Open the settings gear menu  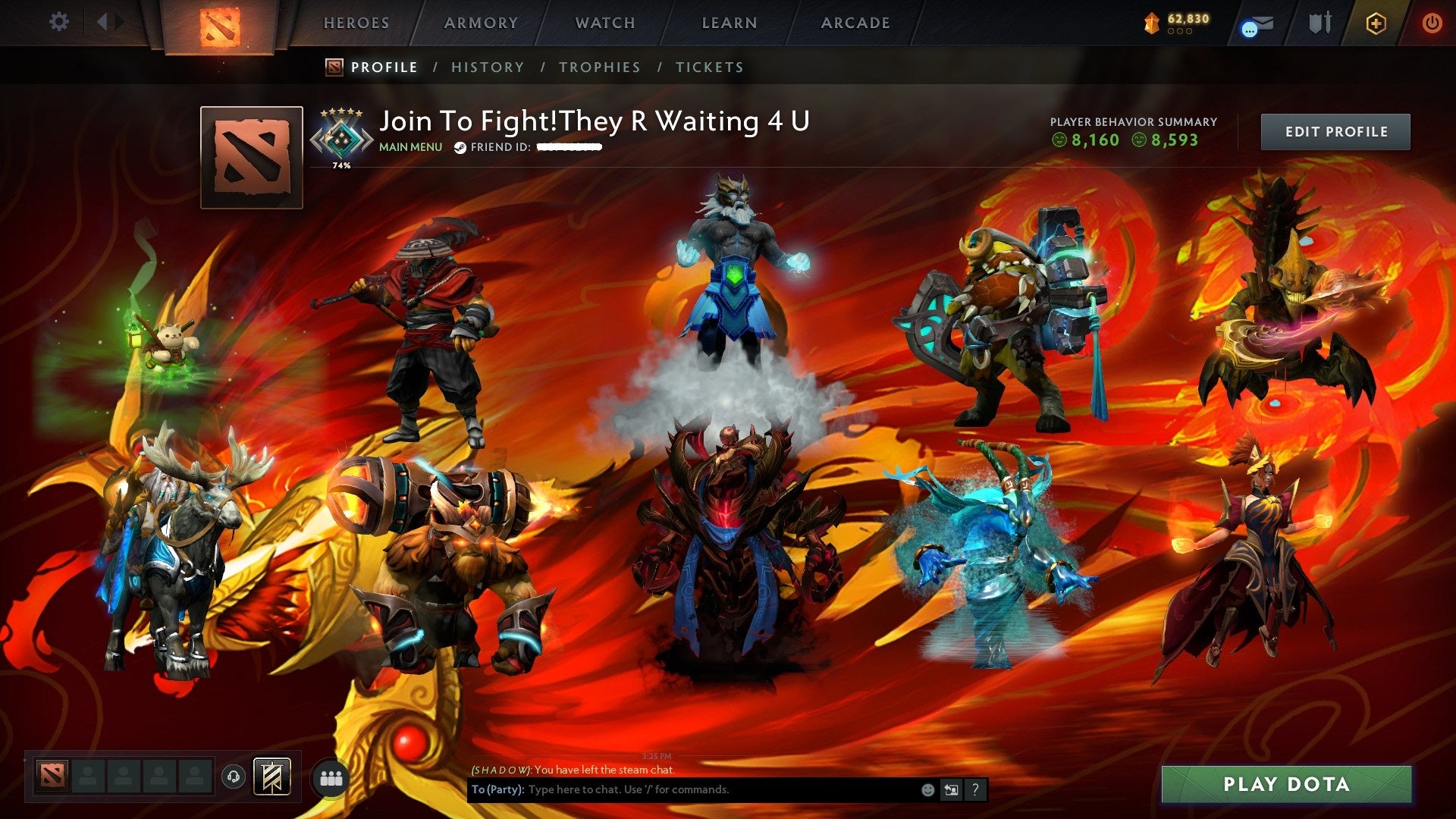[x=58, y=21]
